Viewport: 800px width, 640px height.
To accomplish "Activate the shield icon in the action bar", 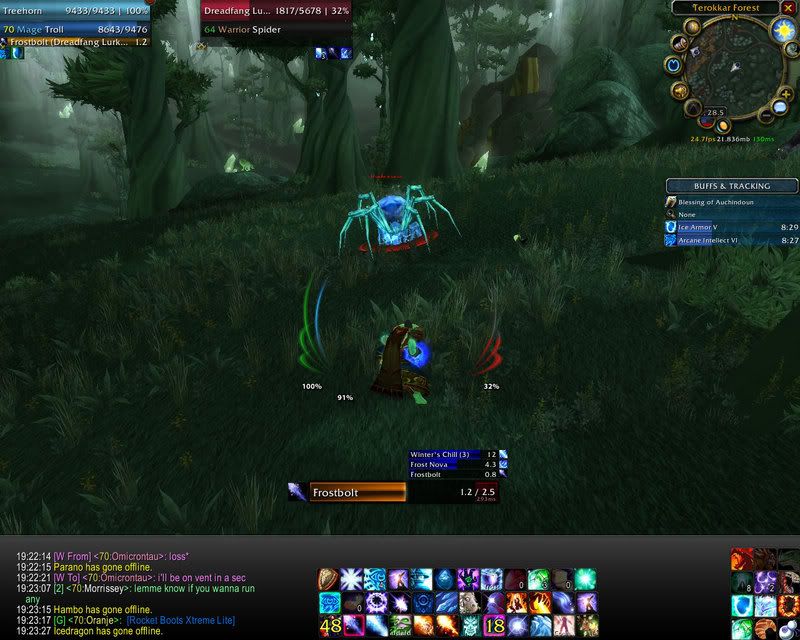I will pos(329,580).
